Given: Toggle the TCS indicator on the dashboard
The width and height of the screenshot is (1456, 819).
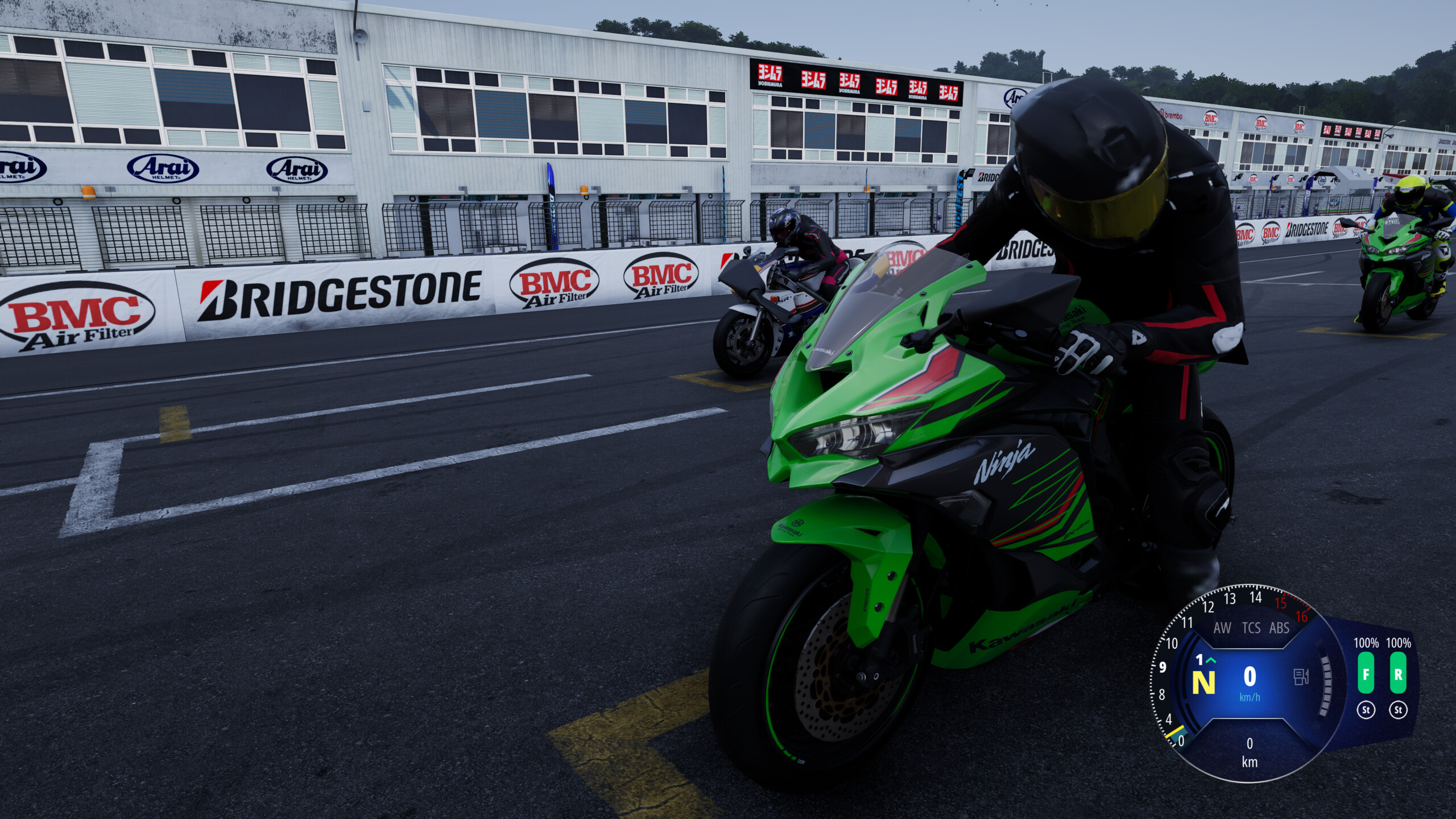Looking at the screenshot, I should (1251, 629).
